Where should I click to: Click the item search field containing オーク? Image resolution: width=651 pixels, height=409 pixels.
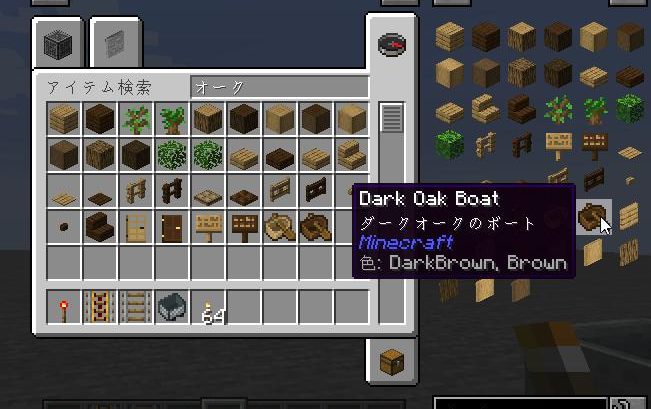coord(278,88)
